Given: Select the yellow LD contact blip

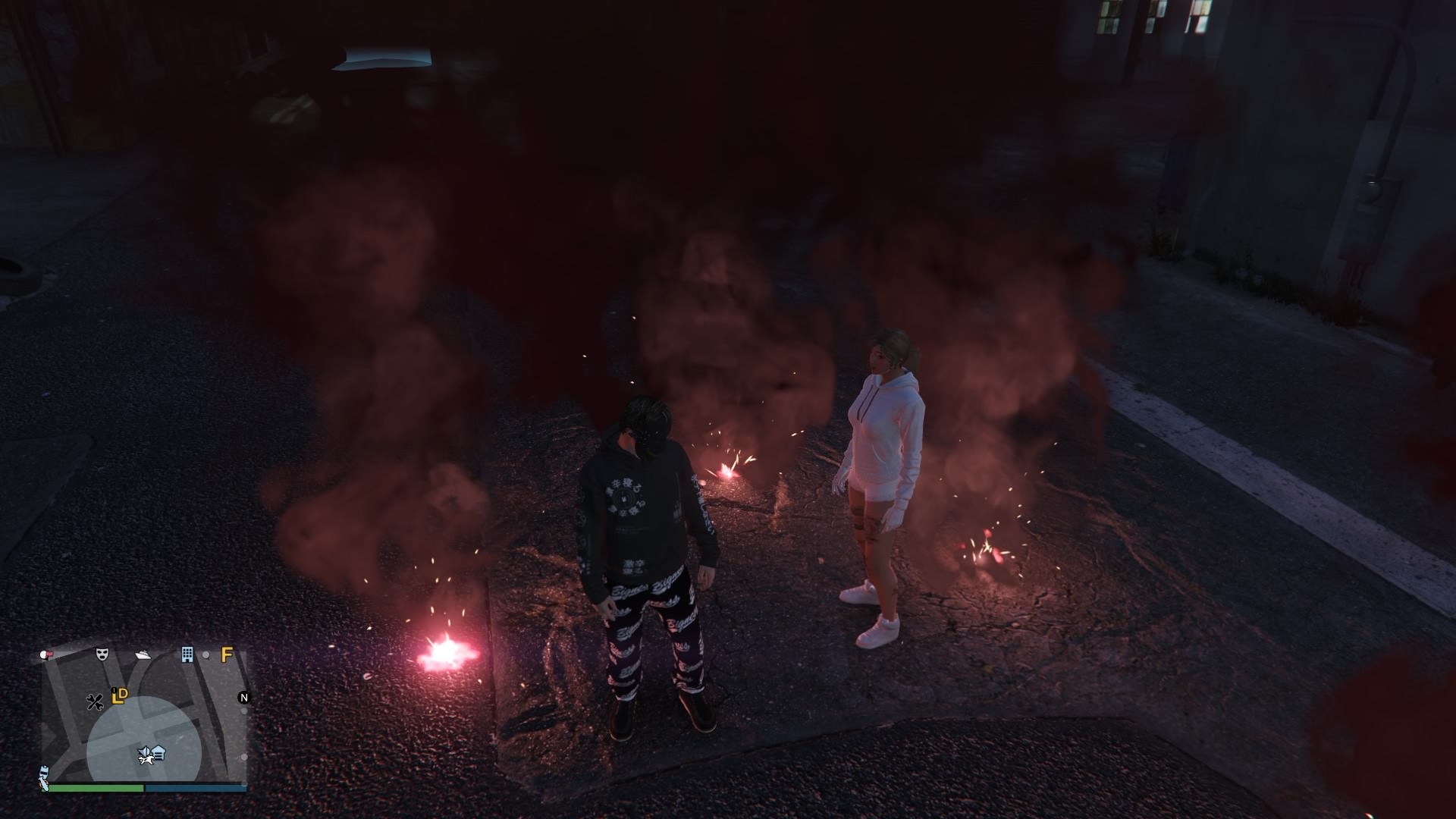Looking at the screenshot, I should point(119,695).
